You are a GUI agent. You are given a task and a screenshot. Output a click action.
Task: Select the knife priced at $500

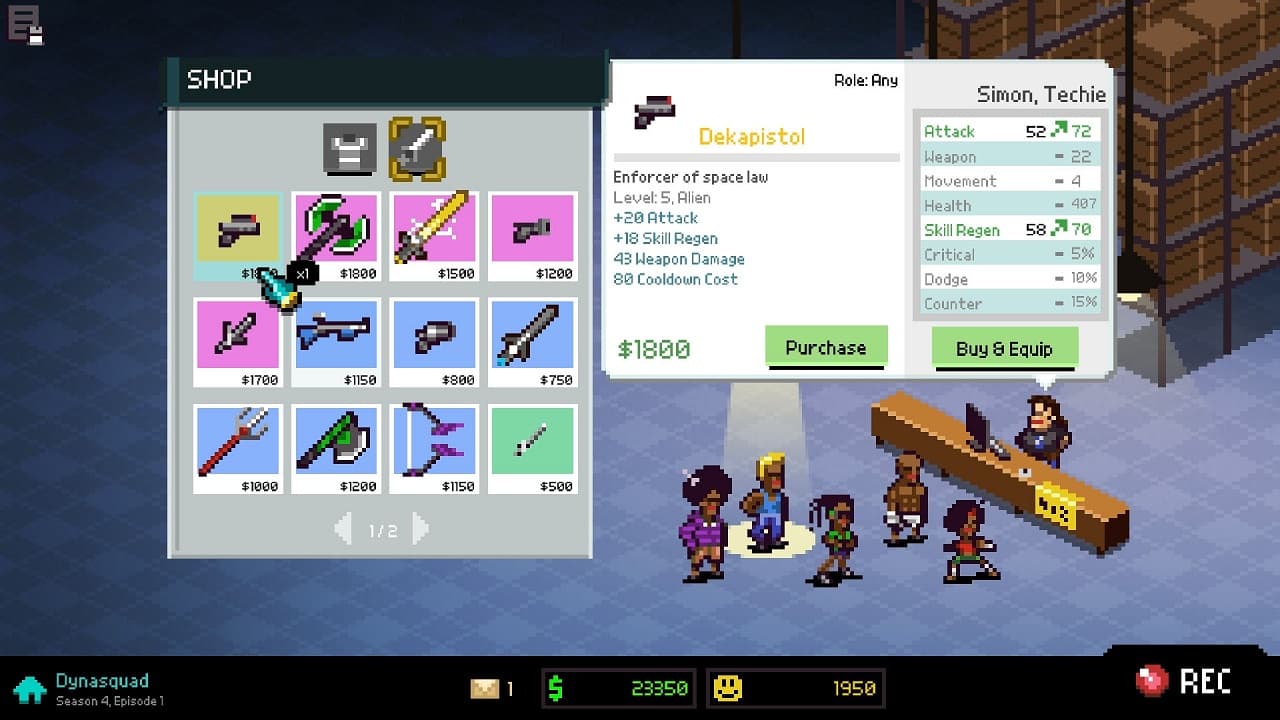click(532, 447)
